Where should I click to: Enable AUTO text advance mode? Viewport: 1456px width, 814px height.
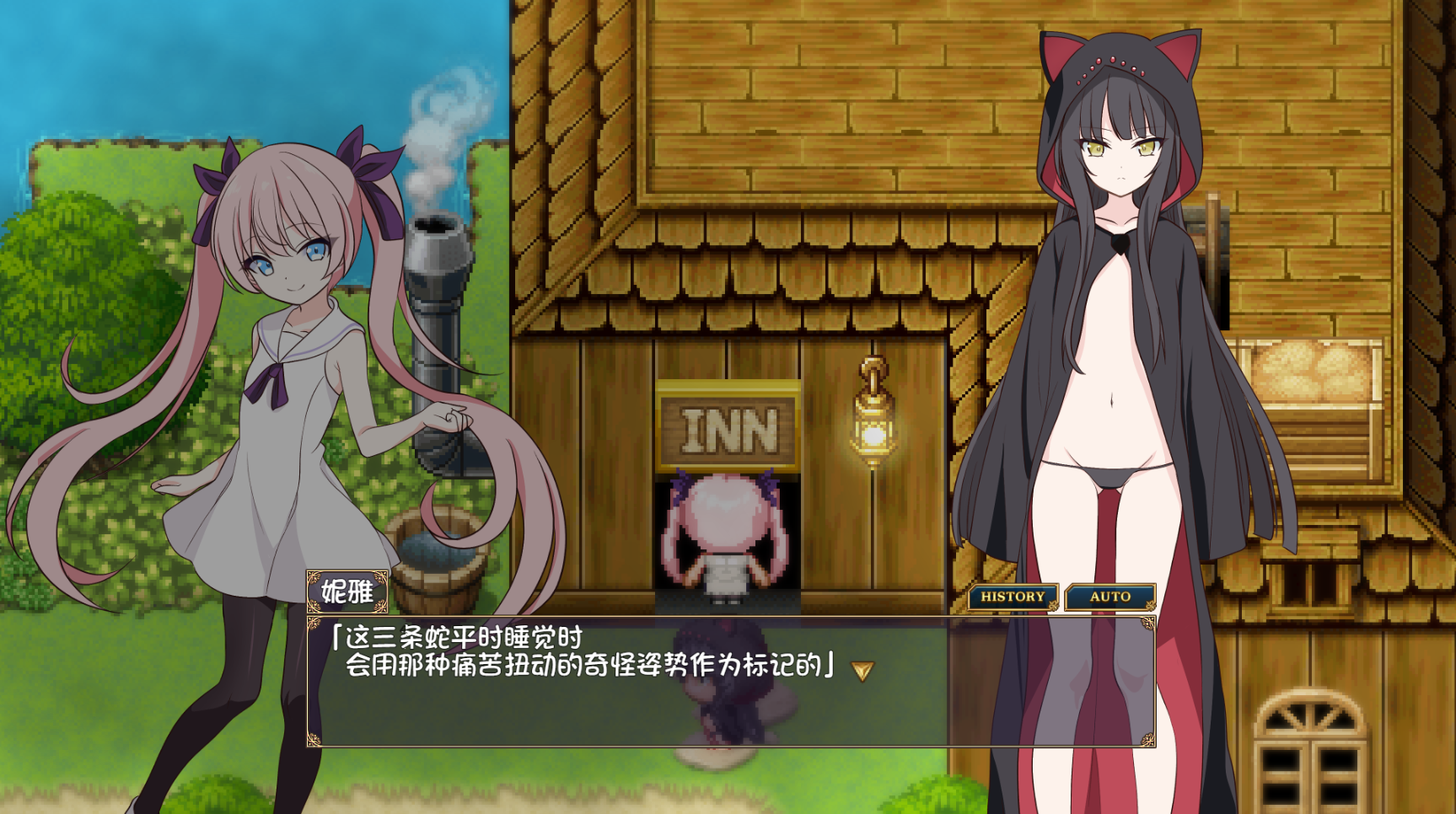[1109, 597]
